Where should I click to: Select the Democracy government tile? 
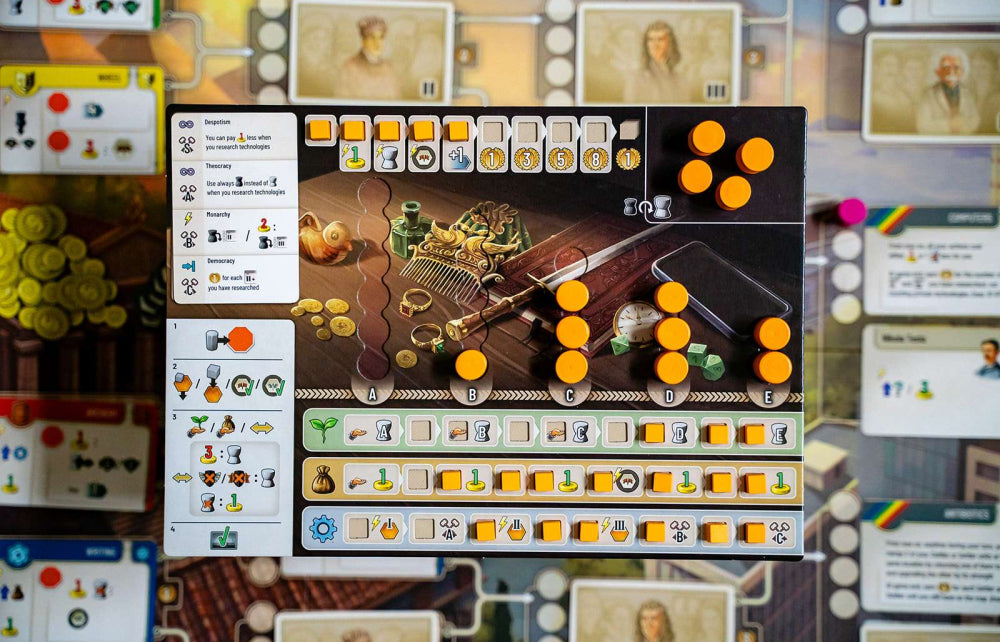tap(234, 278)
